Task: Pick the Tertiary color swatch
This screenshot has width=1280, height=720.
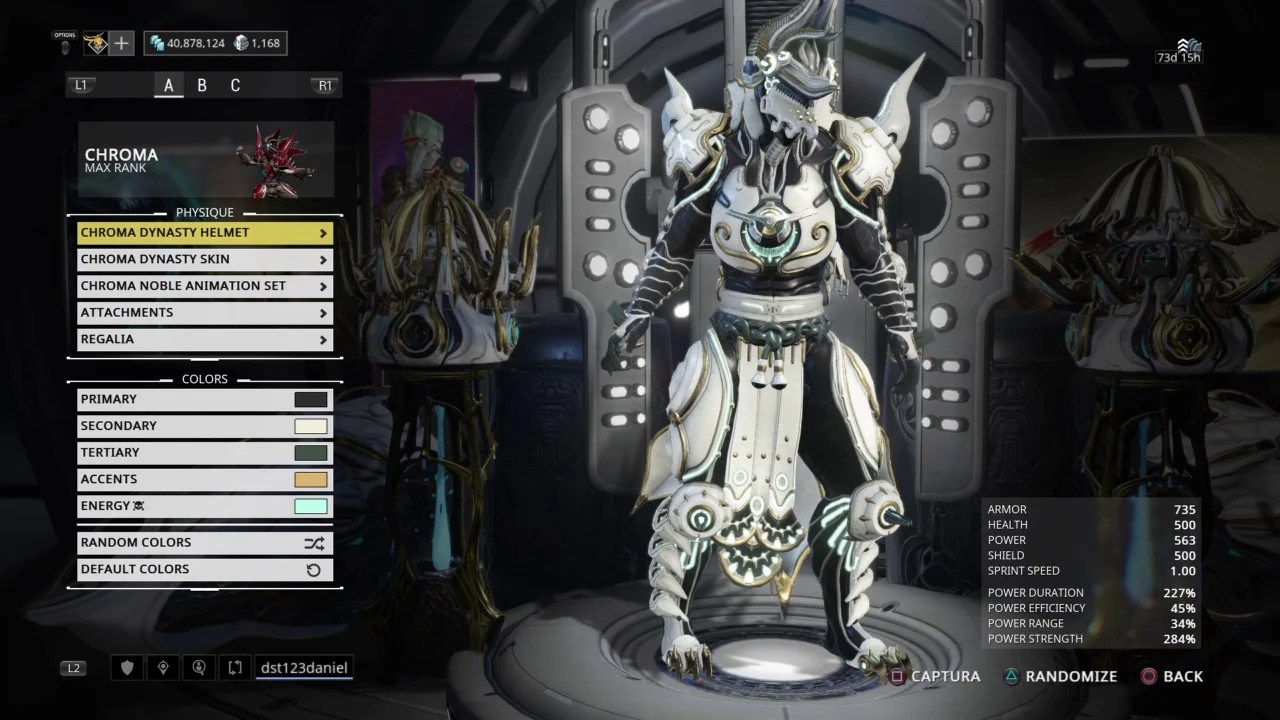Action: 311,453
